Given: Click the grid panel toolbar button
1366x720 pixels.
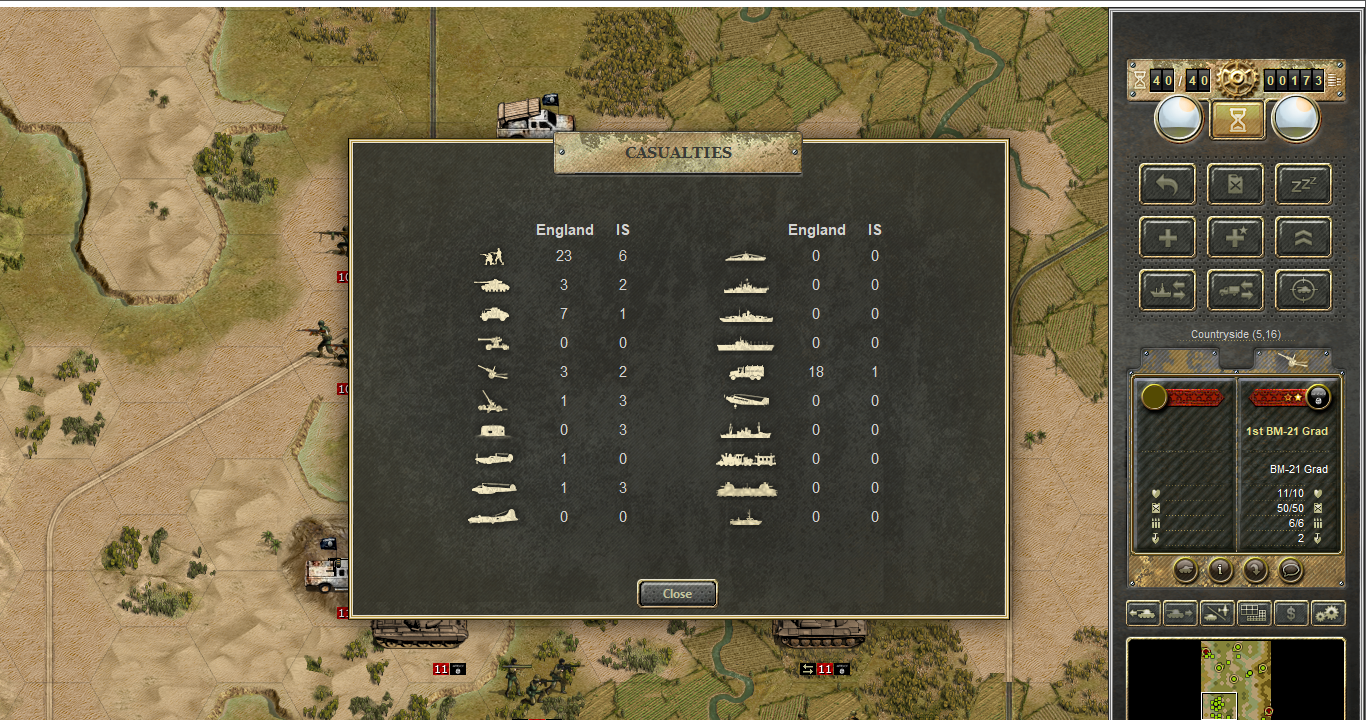Looking at the screenshot, I should pos(1254,613).
